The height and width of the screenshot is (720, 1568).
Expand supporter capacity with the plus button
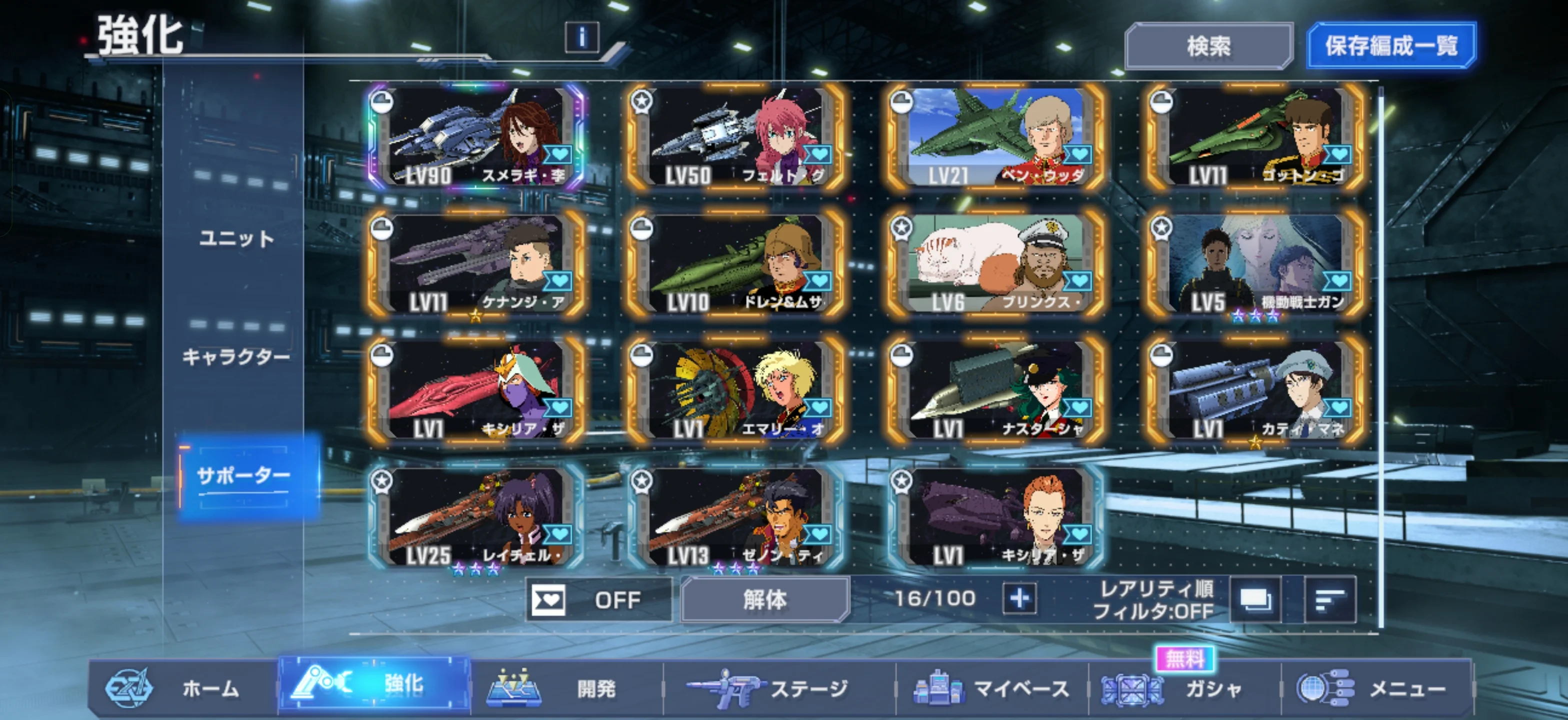pos(1019,599)
